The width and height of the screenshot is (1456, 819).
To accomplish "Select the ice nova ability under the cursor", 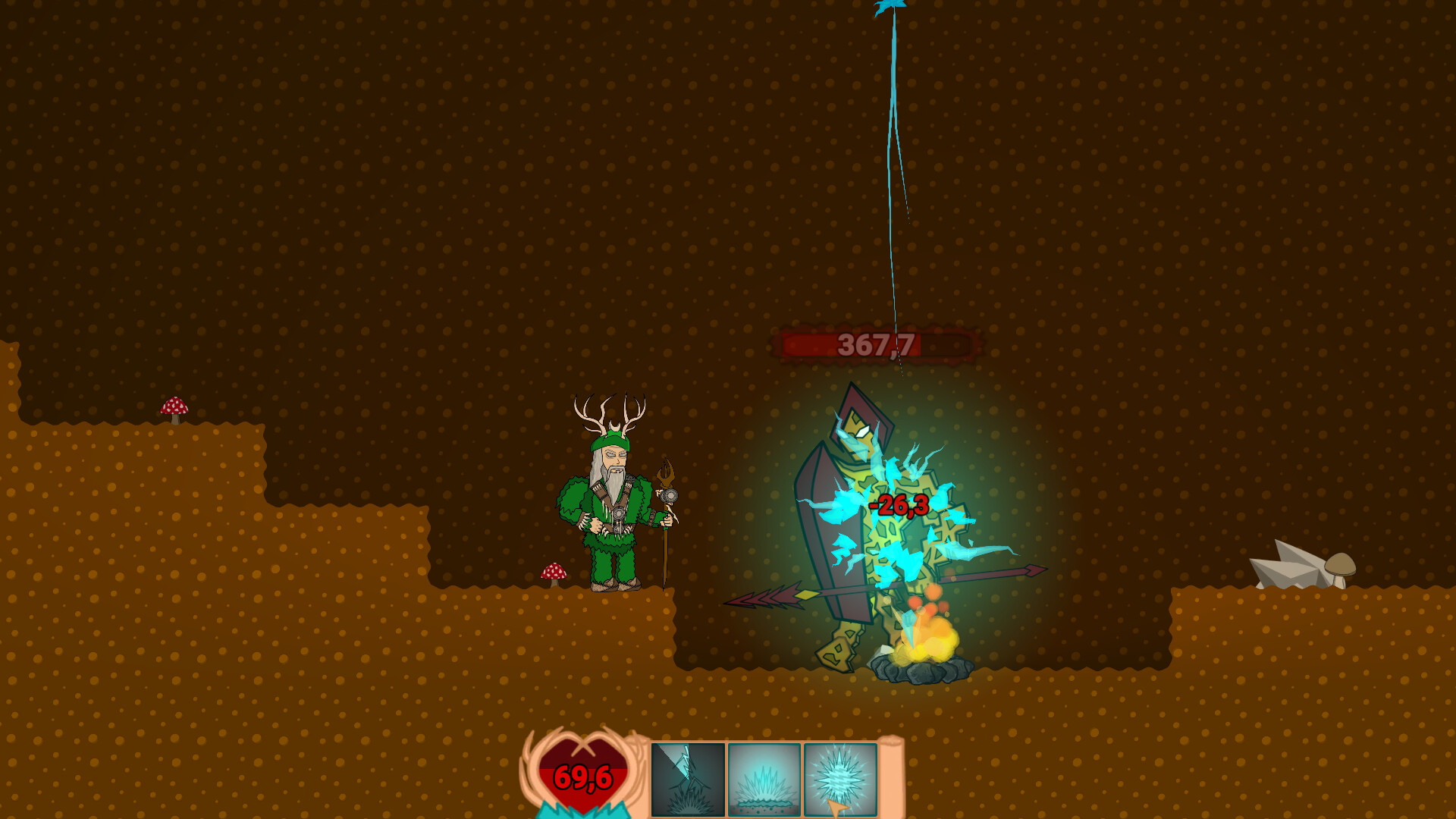I will coord(839,780).
